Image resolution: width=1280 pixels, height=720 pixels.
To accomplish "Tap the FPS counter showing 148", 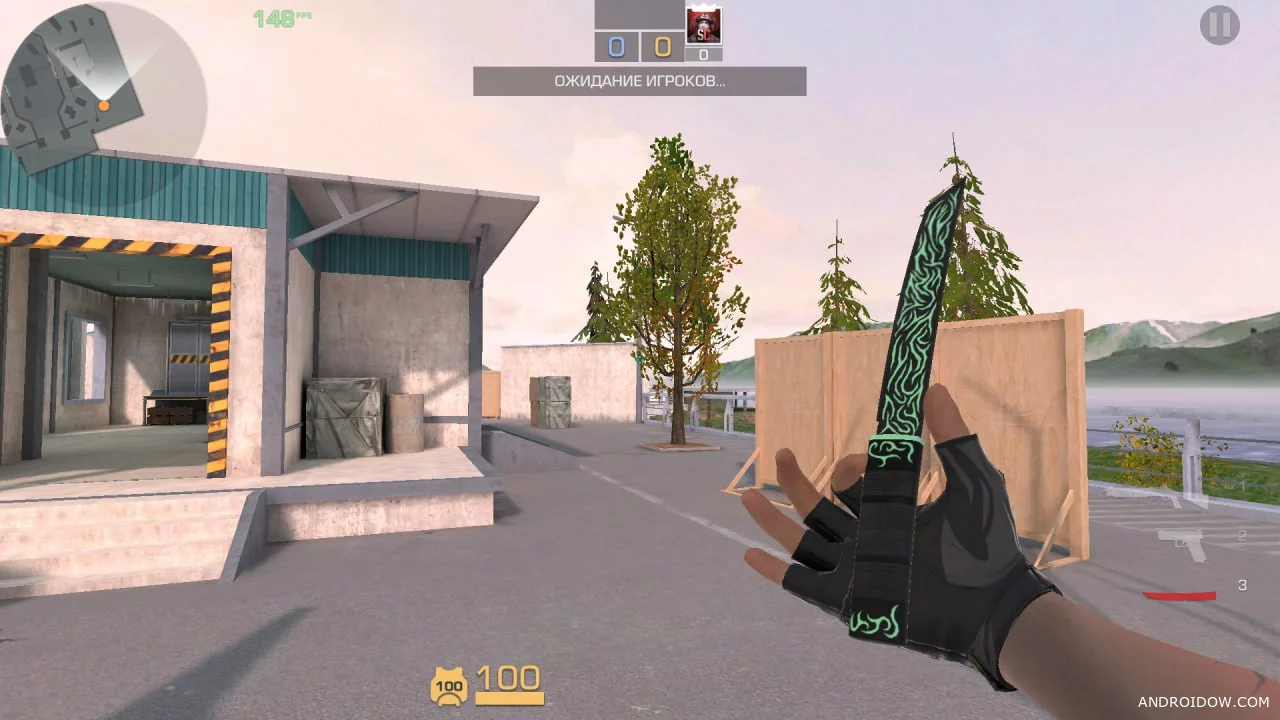I will click(275, 17).
